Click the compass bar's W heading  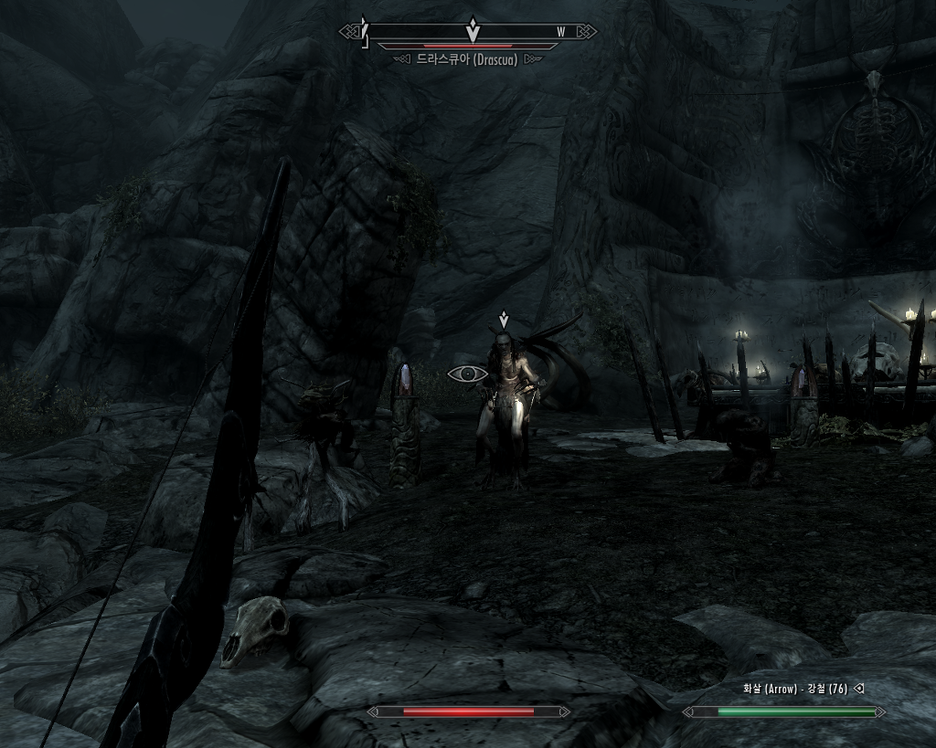click(561, 32)
